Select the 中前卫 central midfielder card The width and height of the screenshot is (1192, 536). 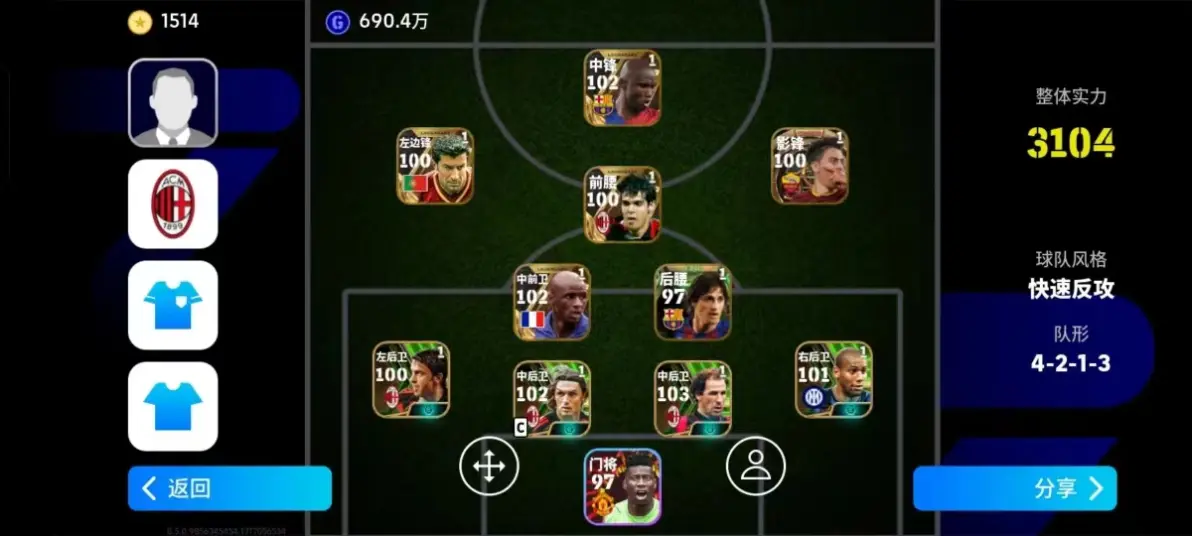[552, 302]
